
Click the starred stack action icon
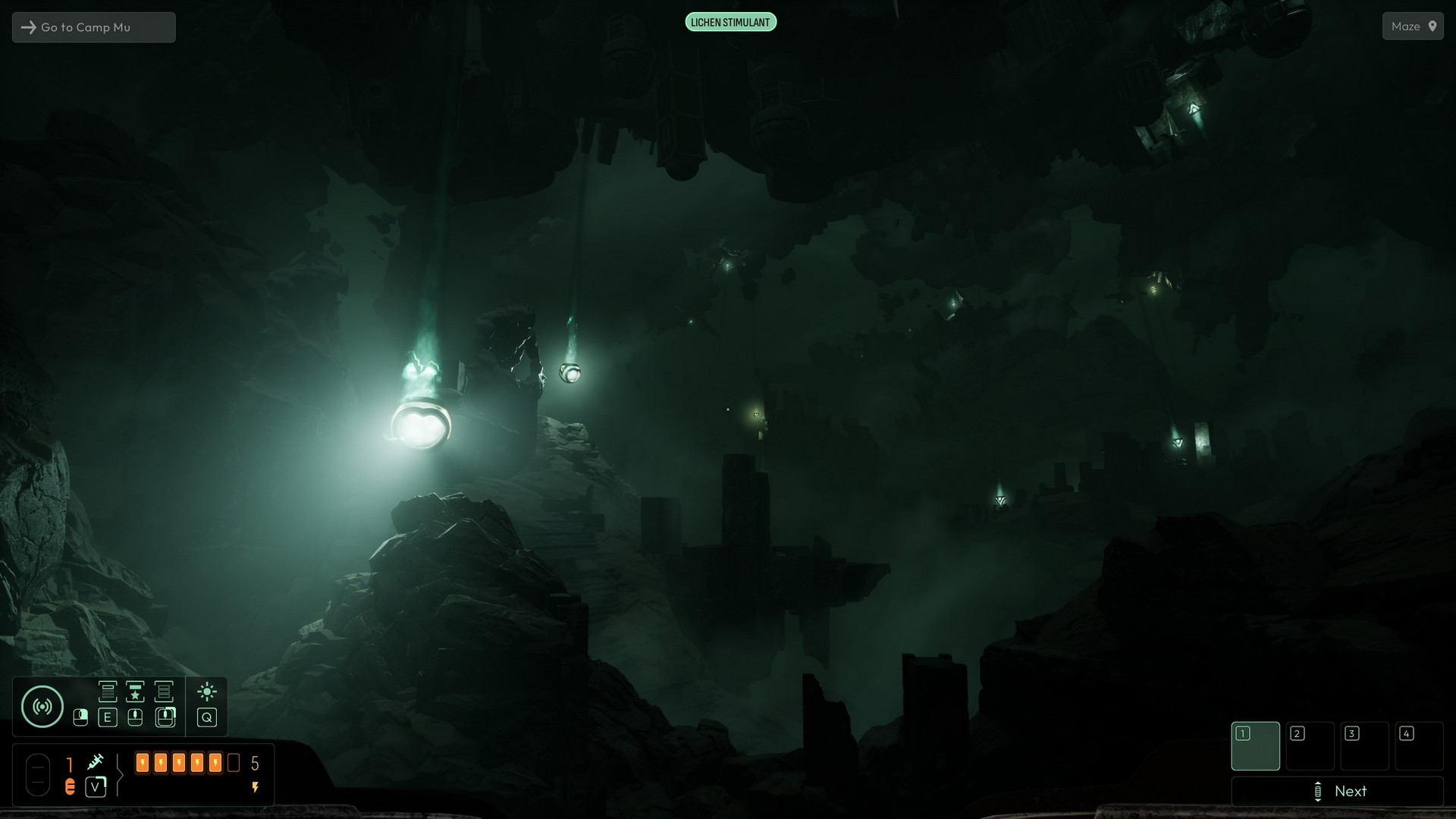(134, 692)
